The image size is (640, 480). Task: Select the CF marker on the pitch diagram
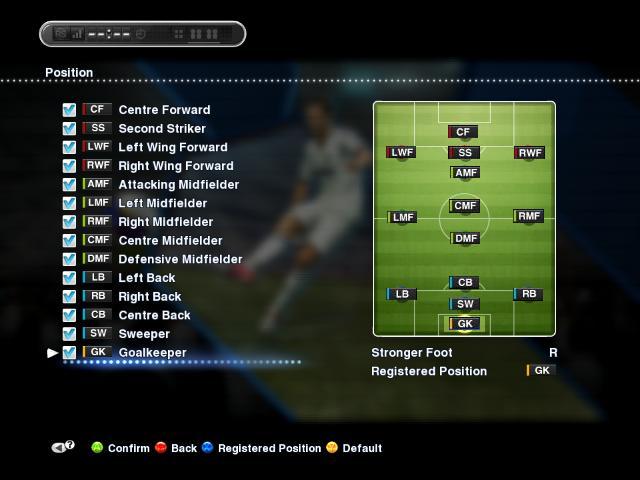tap(463, 132)
